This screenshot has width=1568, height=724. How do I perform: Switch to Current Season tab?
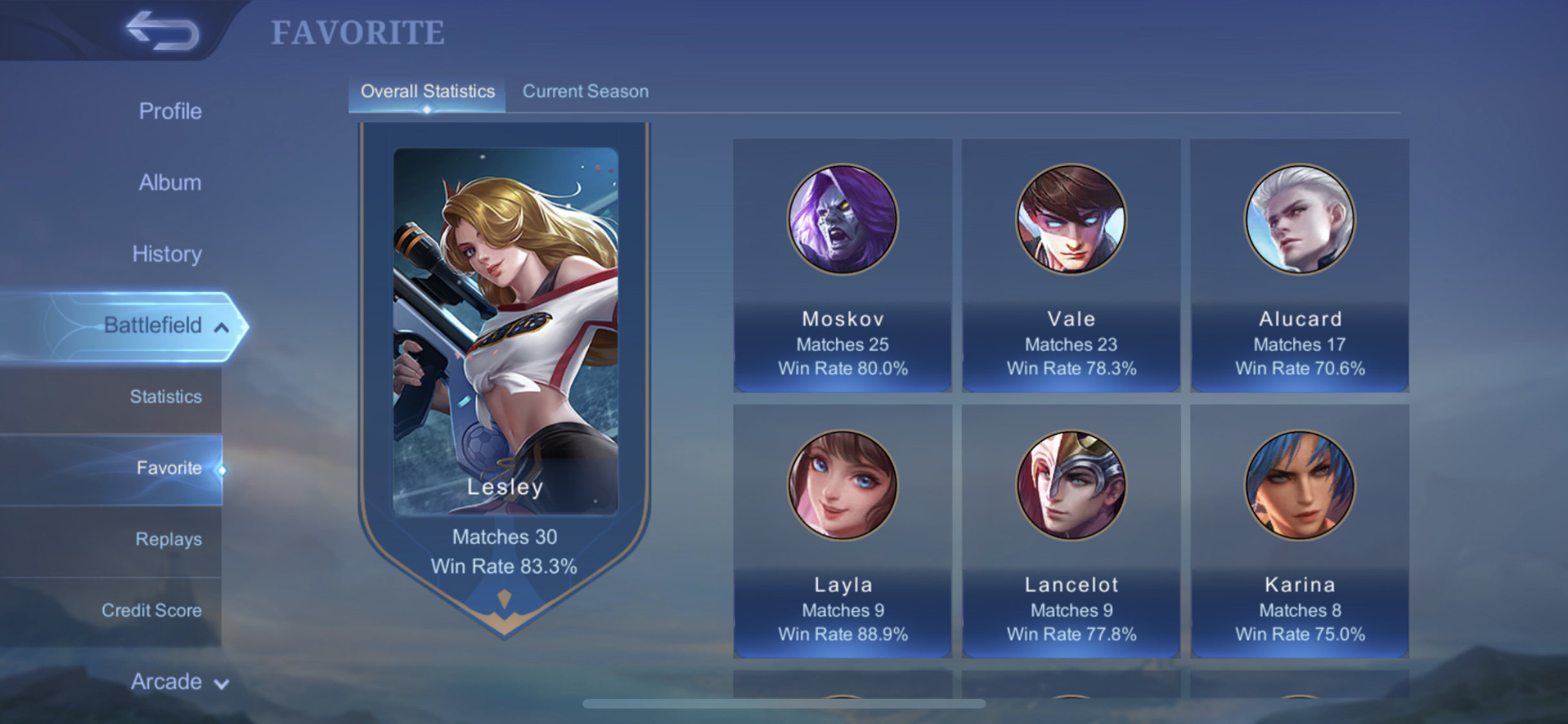585,92
